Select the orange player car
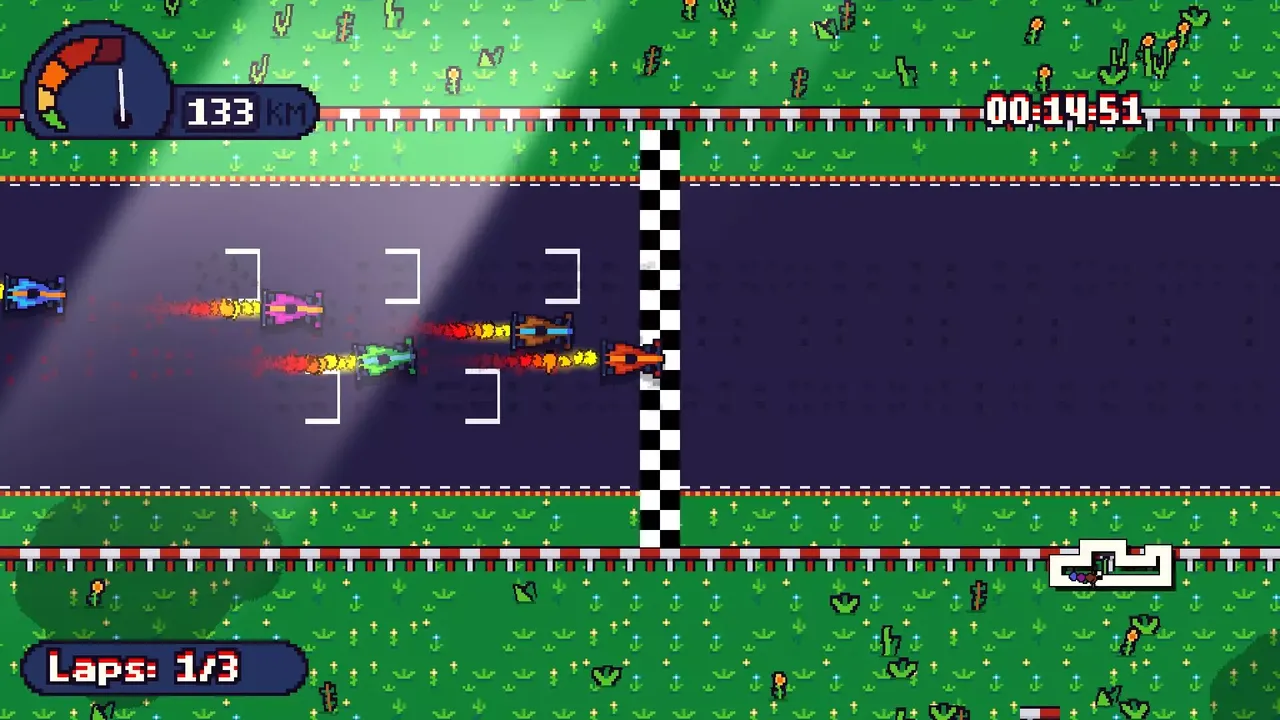This screenshot has height=720, width=1280. 630,360
